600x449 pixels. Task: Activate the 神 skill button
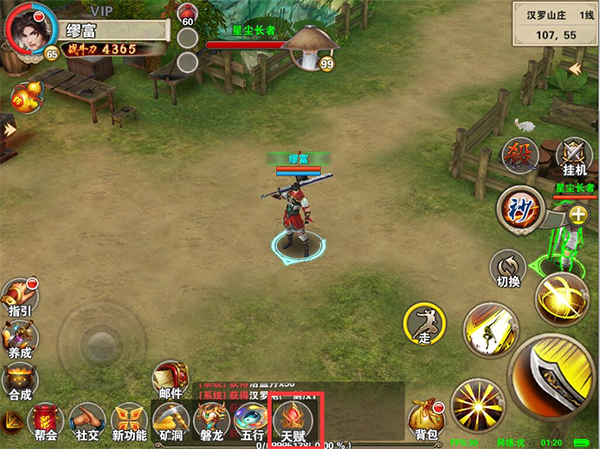(517, 205)
